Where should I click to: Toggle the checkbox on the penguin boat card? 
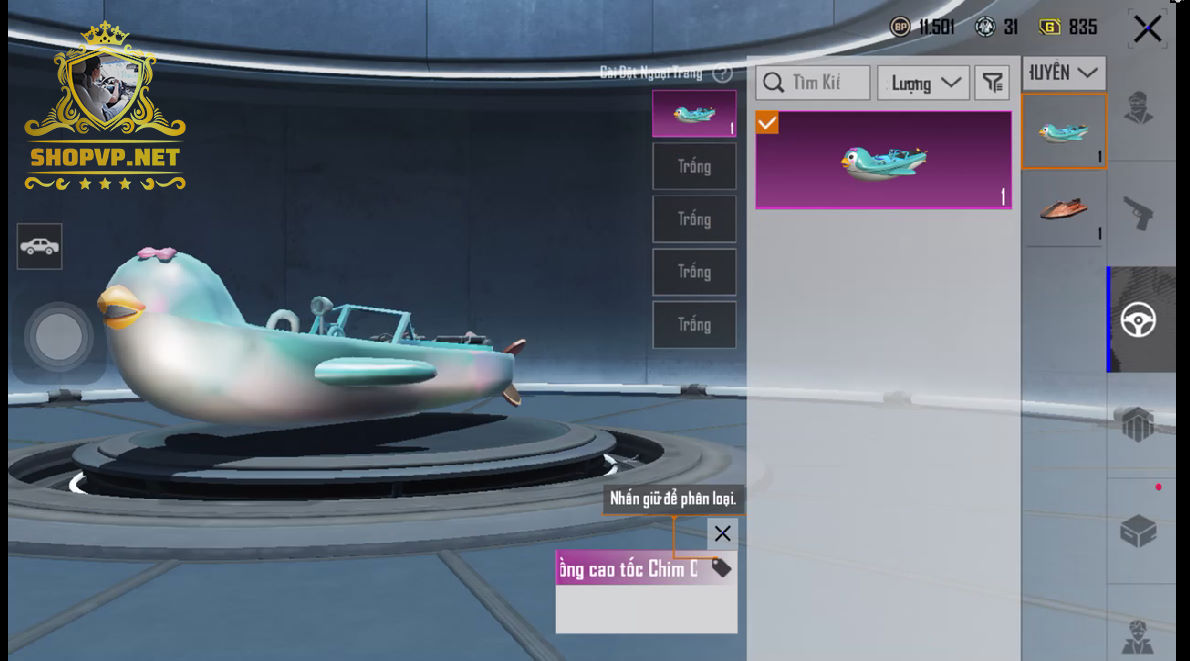pos(767,123)
